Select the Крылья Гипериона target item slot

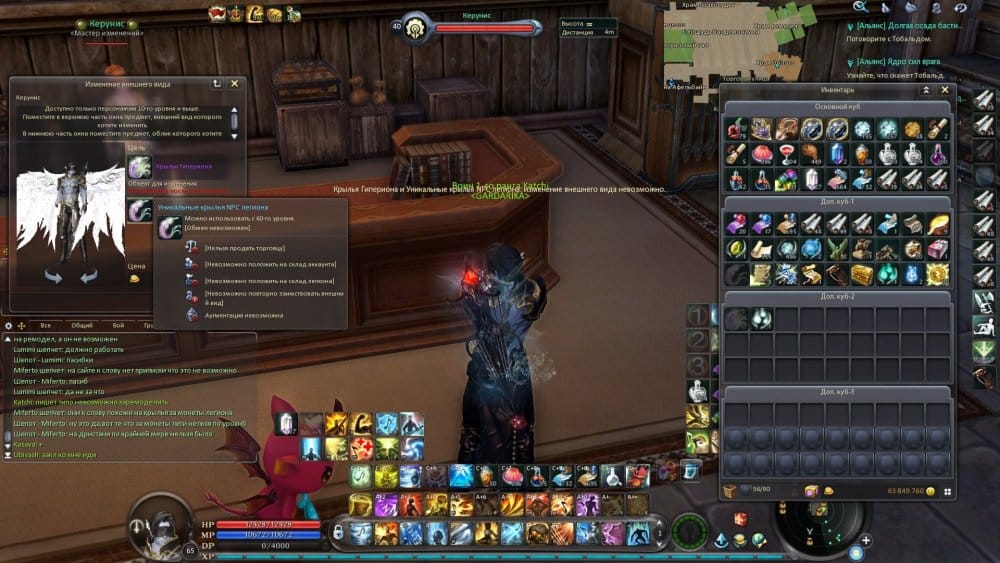coord(140,166)
